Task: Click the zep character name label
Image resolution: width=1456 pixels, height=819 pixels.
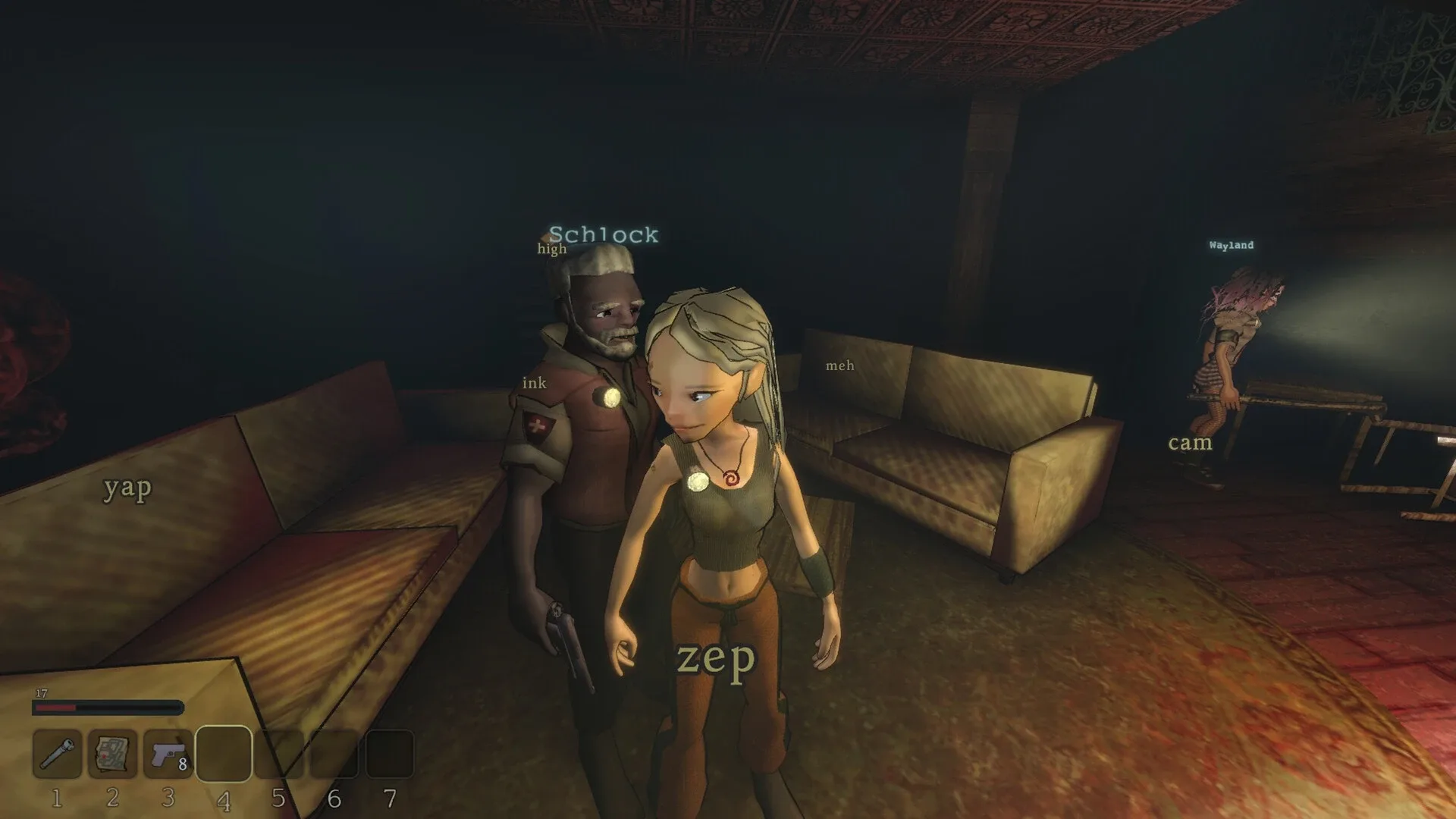Action: 716,659
